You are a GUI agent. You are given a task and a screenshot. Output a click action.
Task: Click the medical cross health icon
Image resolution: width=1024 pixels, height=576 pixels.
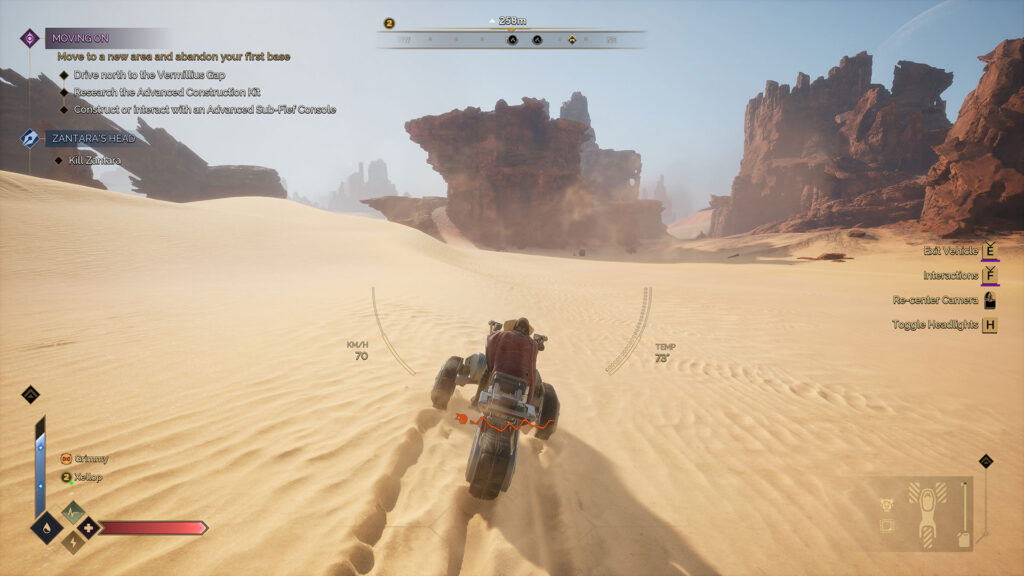[88, 527]
